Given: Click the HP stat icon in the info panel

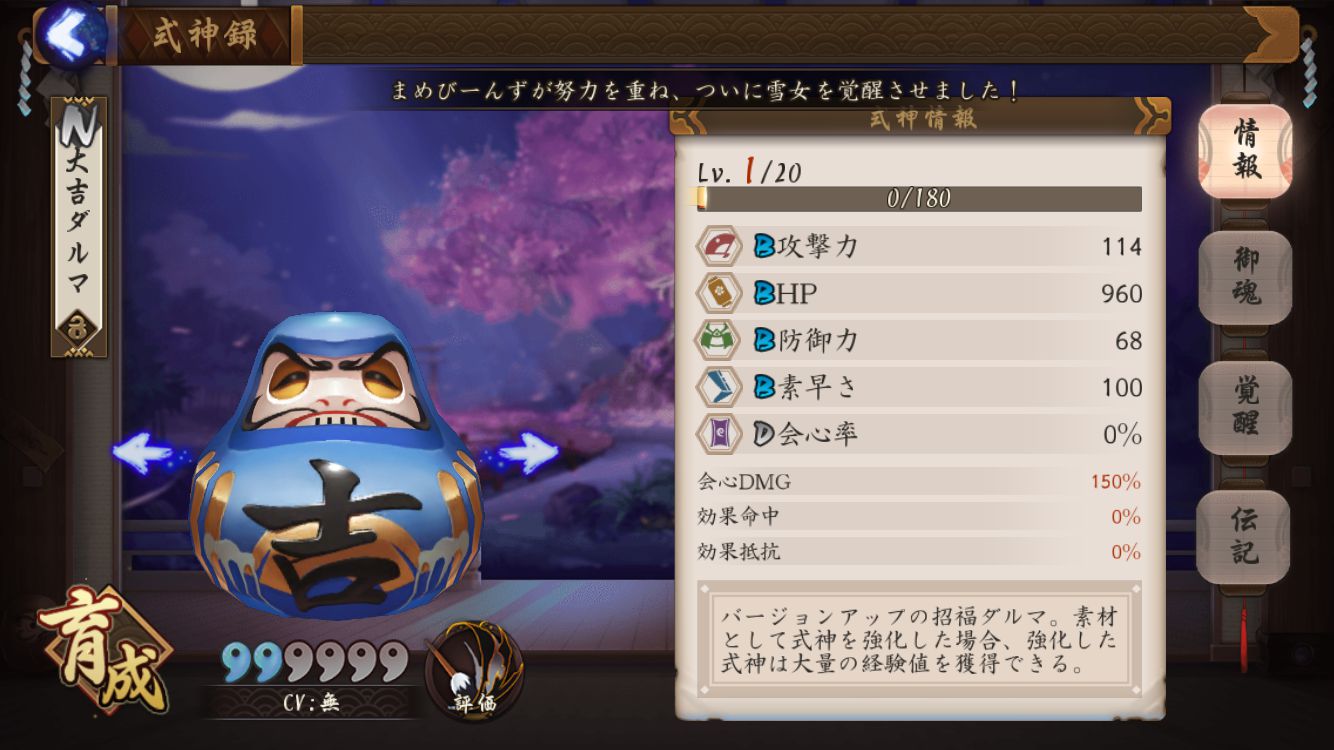Looking at the screenshot, I should (x=718, y=292).
